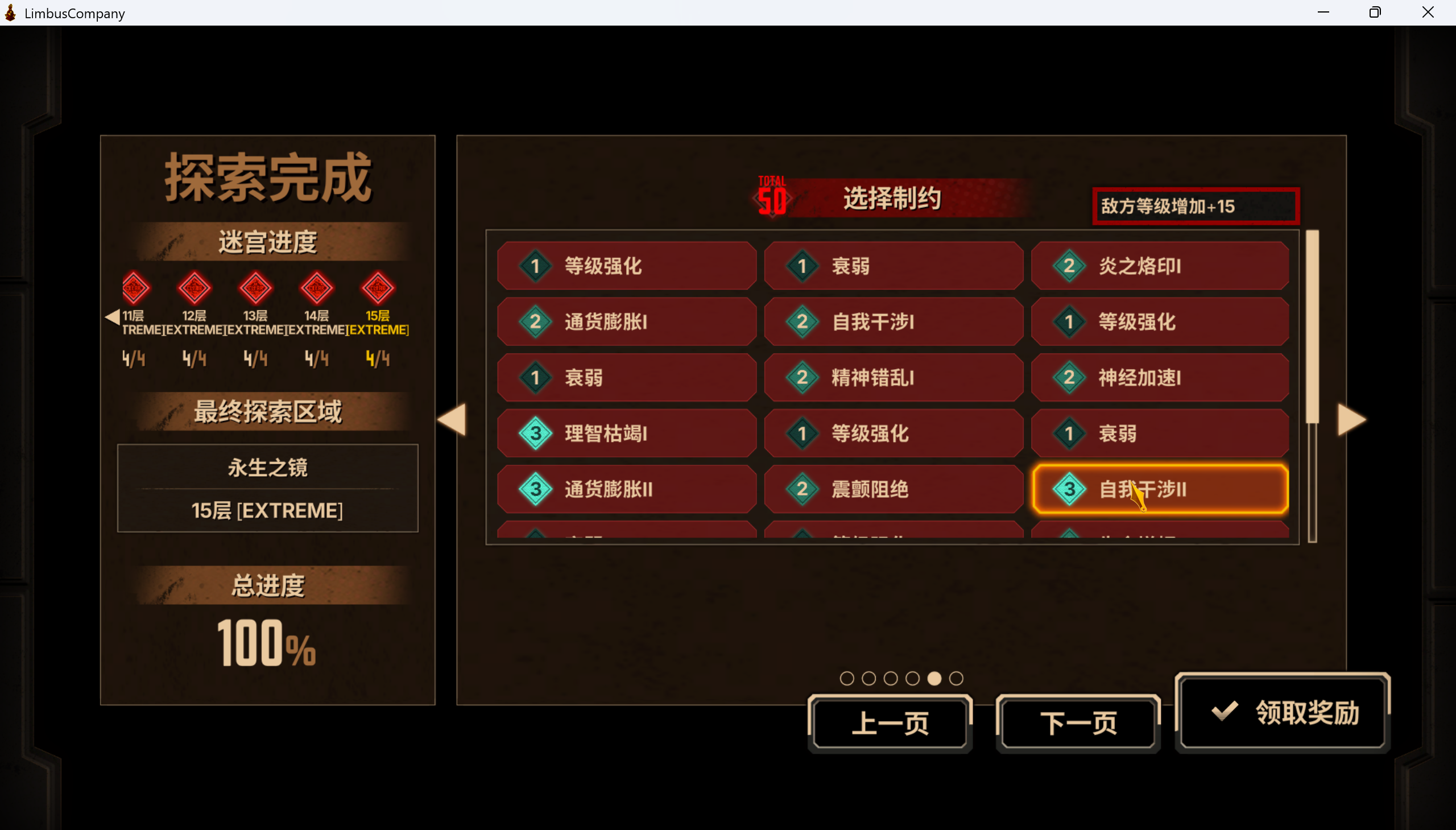Collapse constraints using the left arrow
This screenshot has height=830, width=1456.
point(452,420)
